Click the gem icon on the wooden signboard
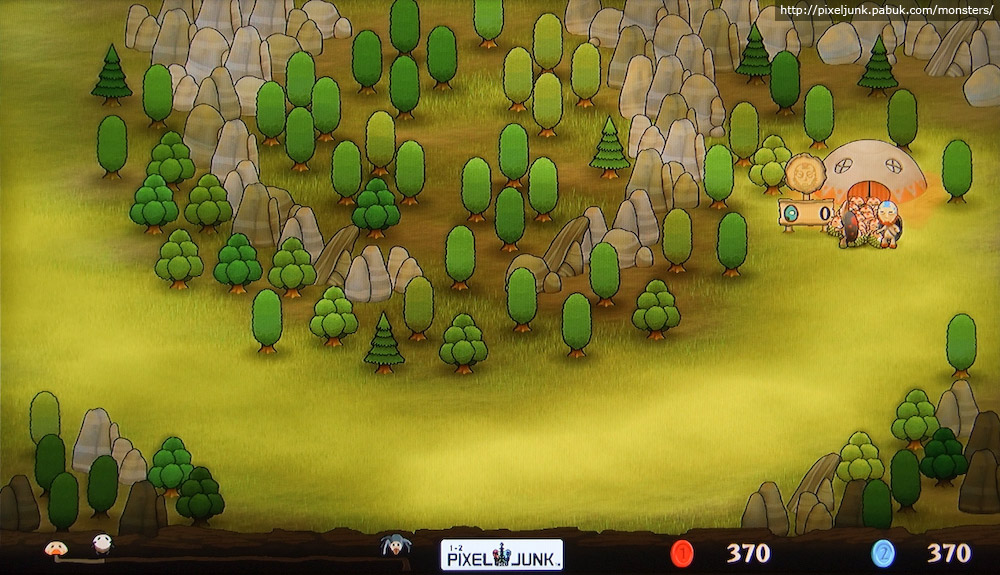This screenshot has width=1000, height=575. (x=792, y=214)
